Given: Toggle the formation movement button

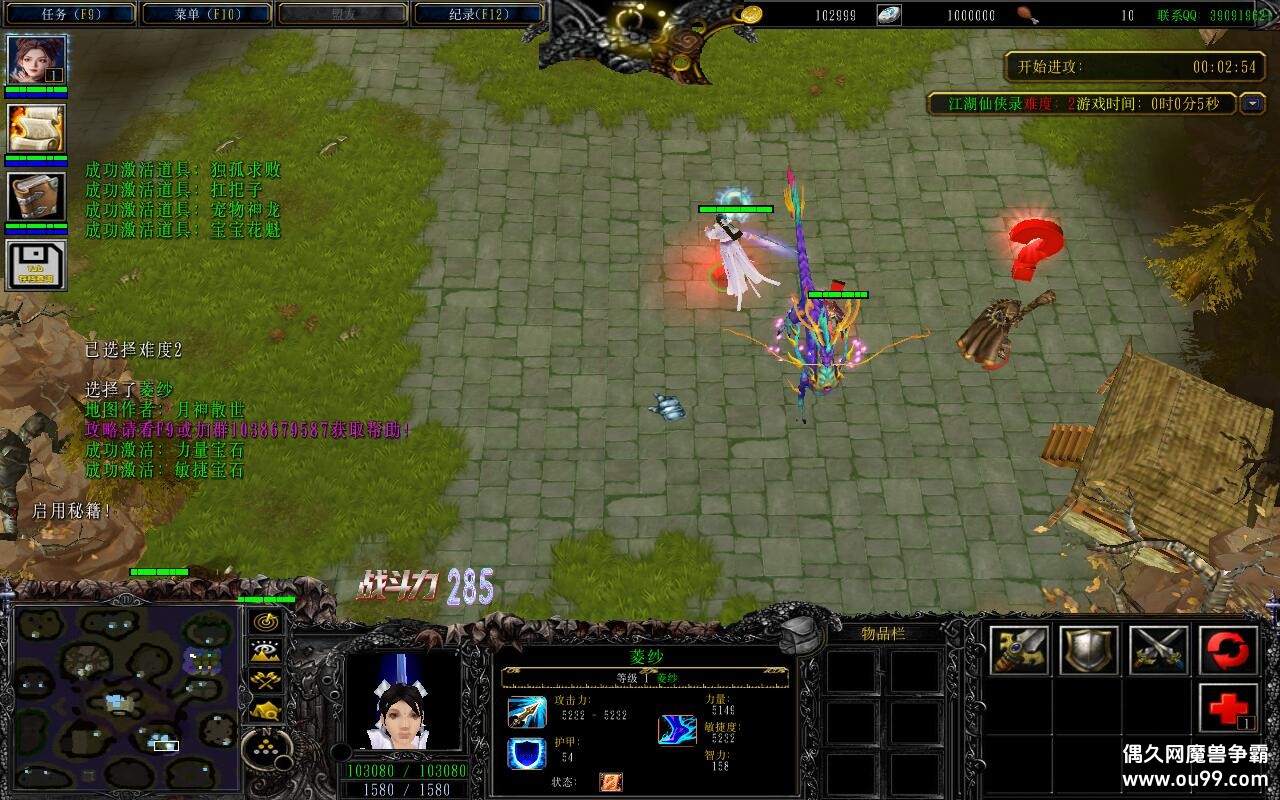Looking at the screenshot, I should click(267, 749).
